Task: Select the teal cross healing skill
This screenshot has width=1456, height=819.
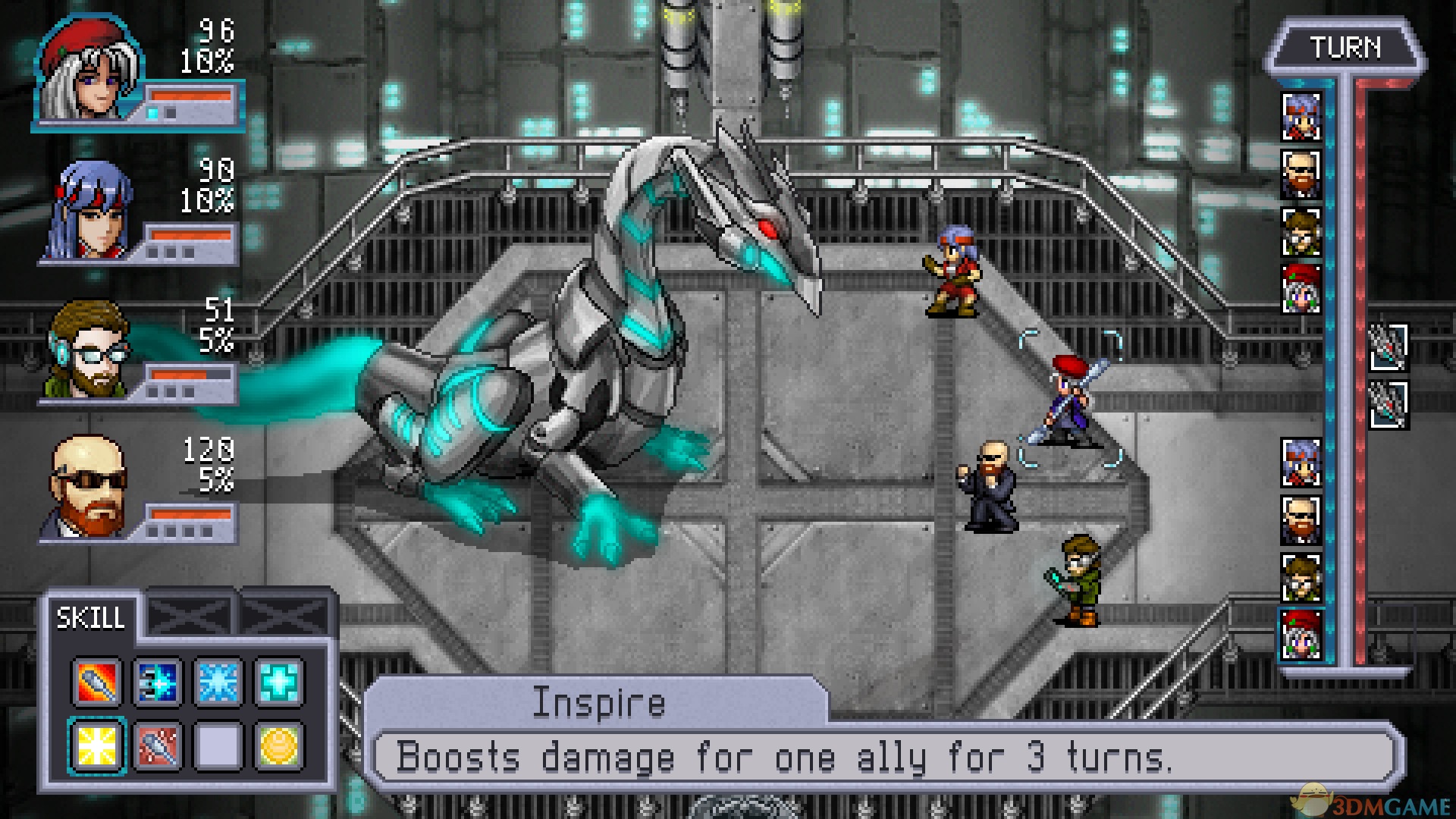Action: pos(279,682)
